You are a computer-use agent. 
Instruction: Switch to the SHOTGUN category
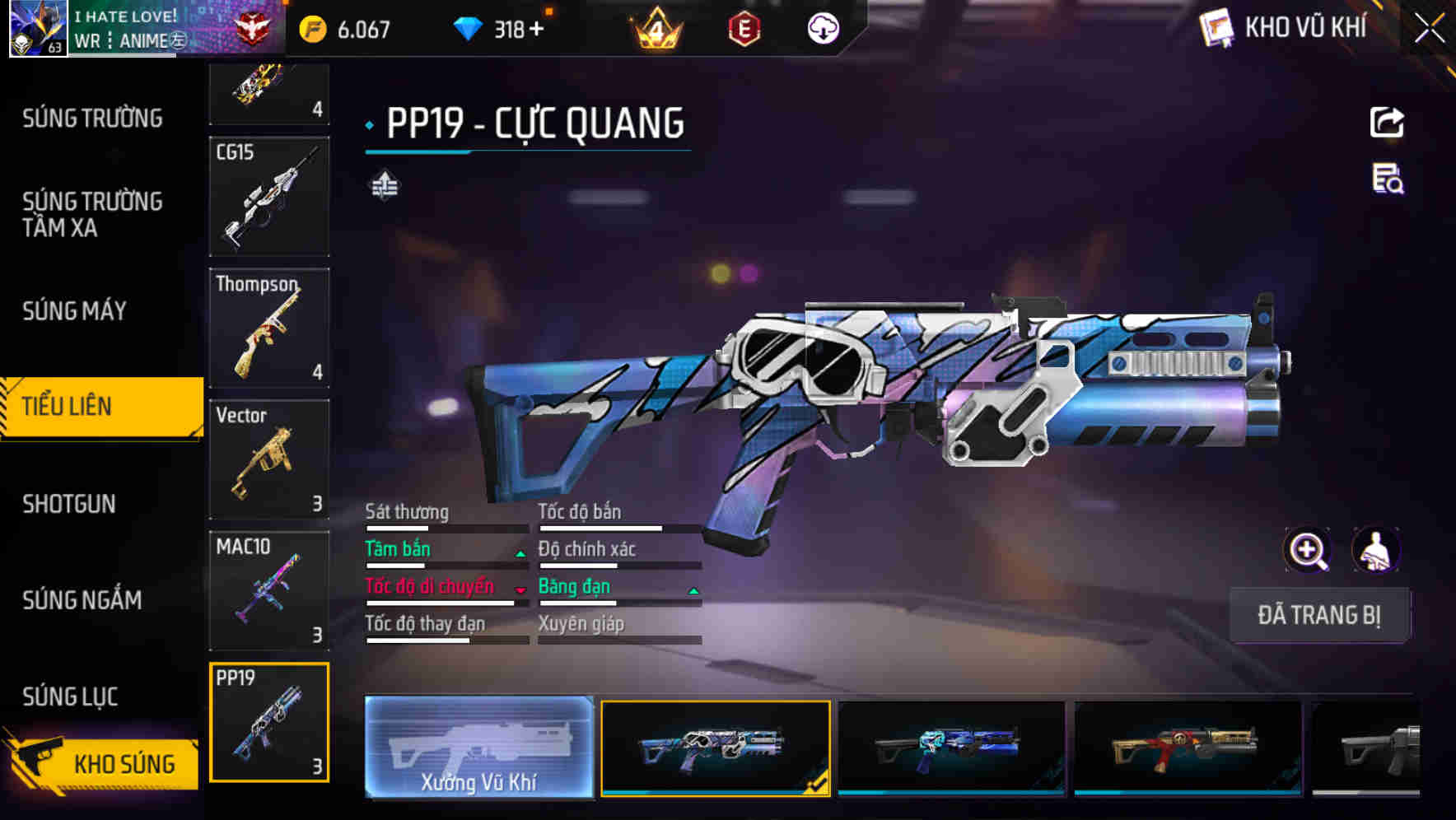[x=70, y=503]
